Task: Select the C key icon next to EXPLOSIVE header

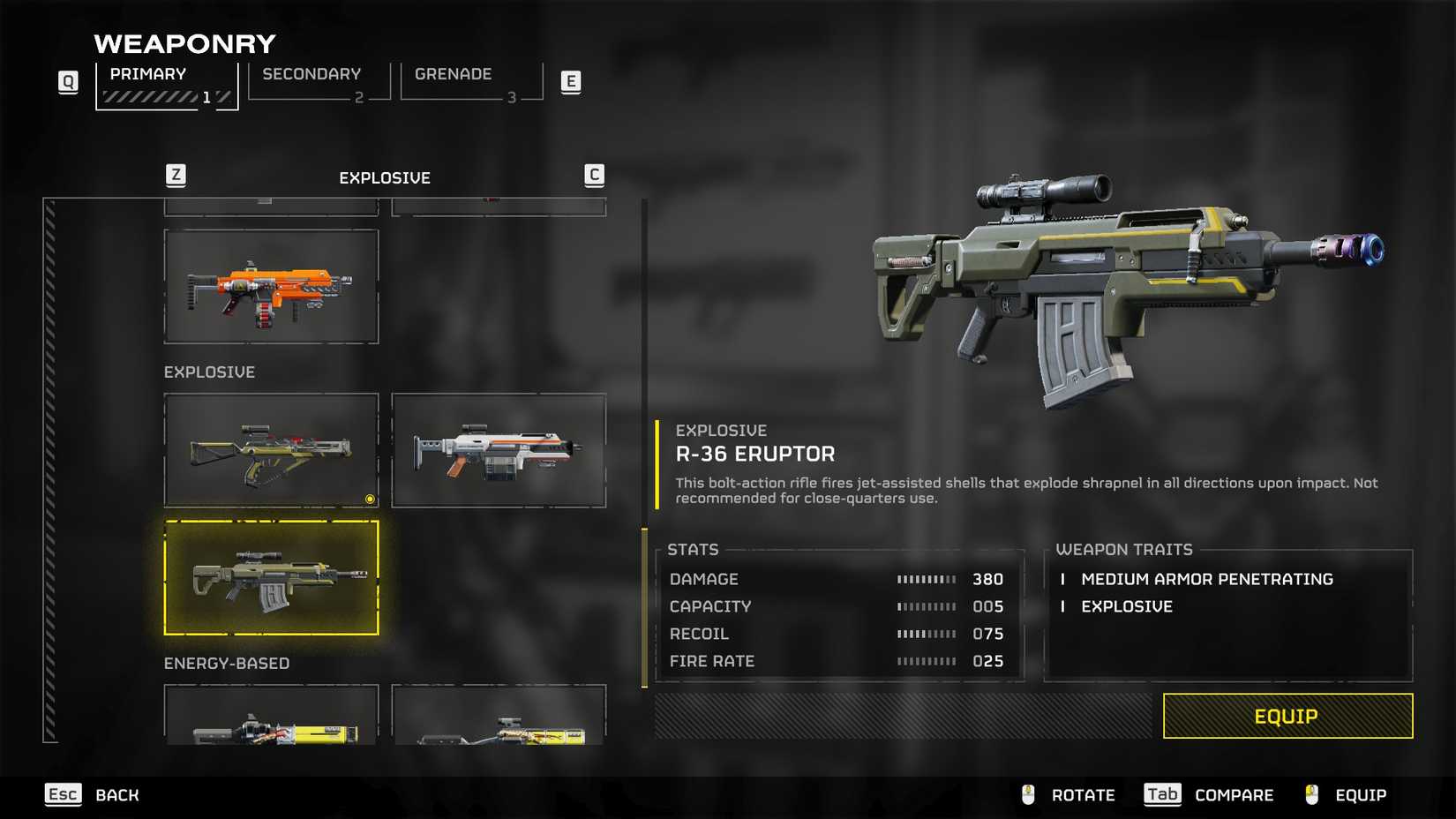Action: [596, 175]
